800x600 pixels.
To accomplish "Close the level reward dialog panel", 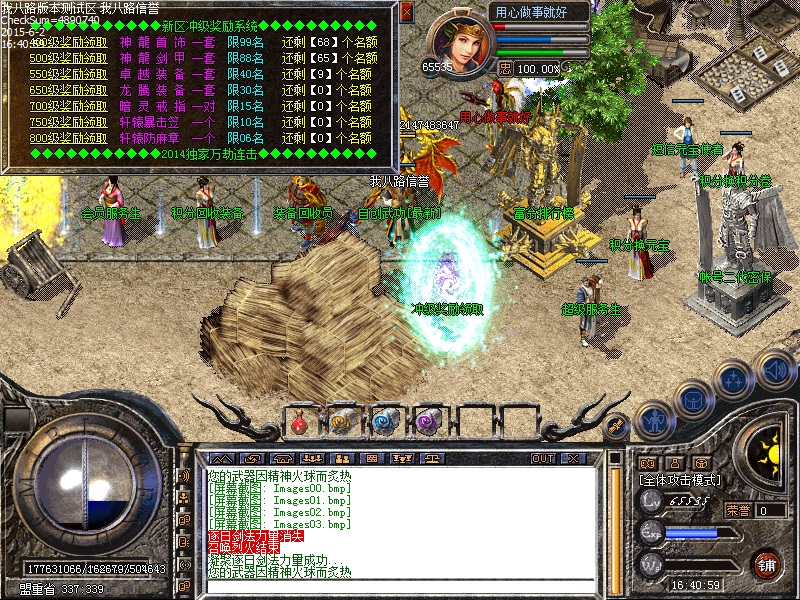I will tap(406, 12).
